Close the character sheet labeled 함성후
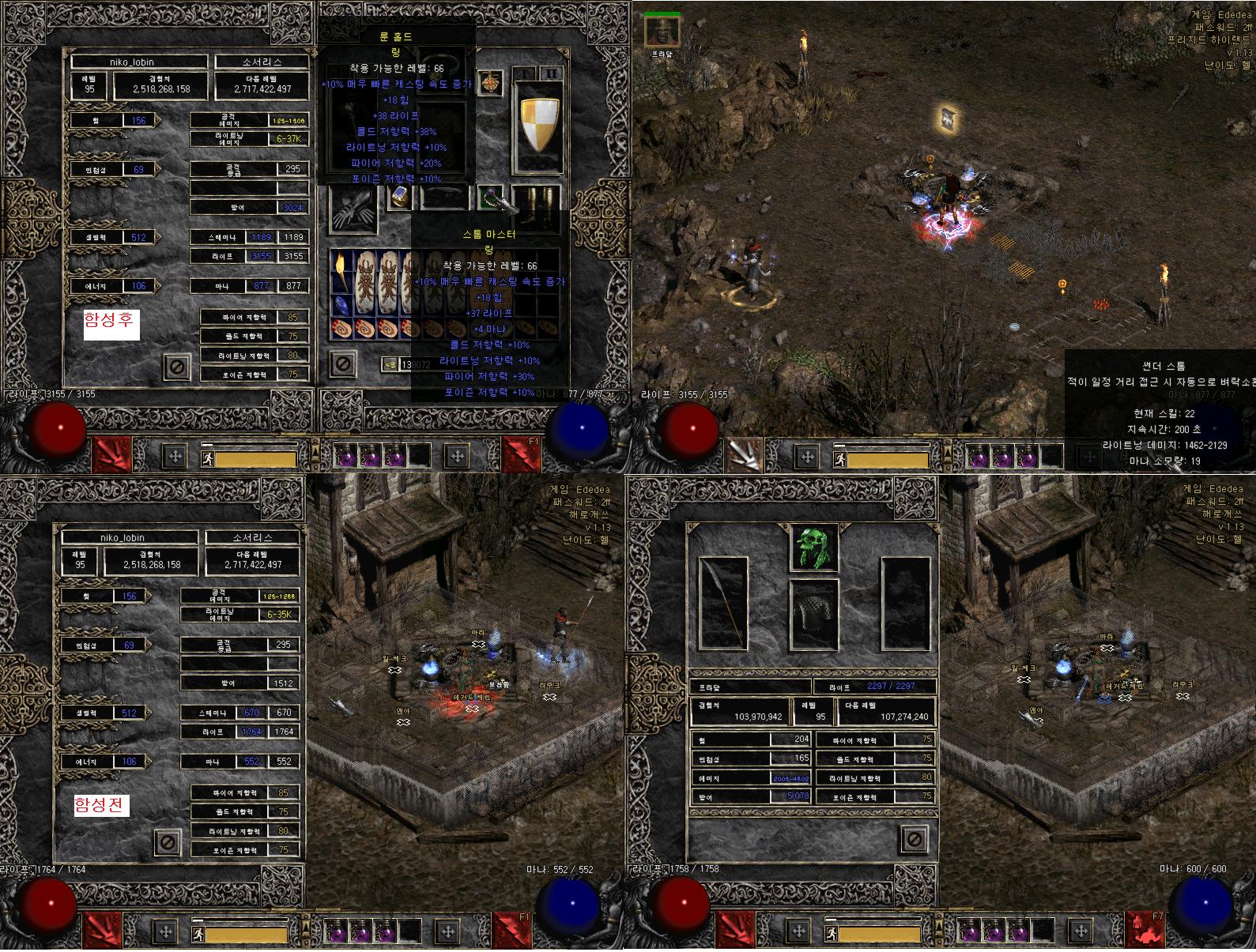The image size is (1256, 952). (178, 367)
